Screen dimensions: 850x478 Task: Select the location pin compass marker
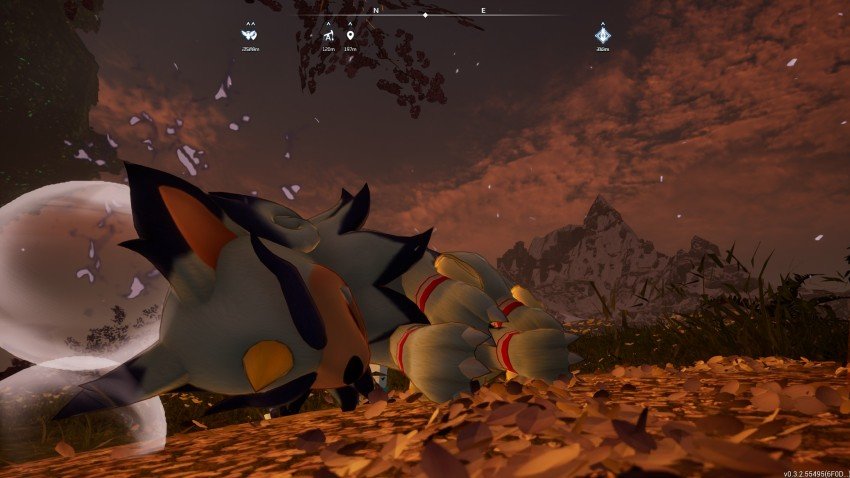350,36
